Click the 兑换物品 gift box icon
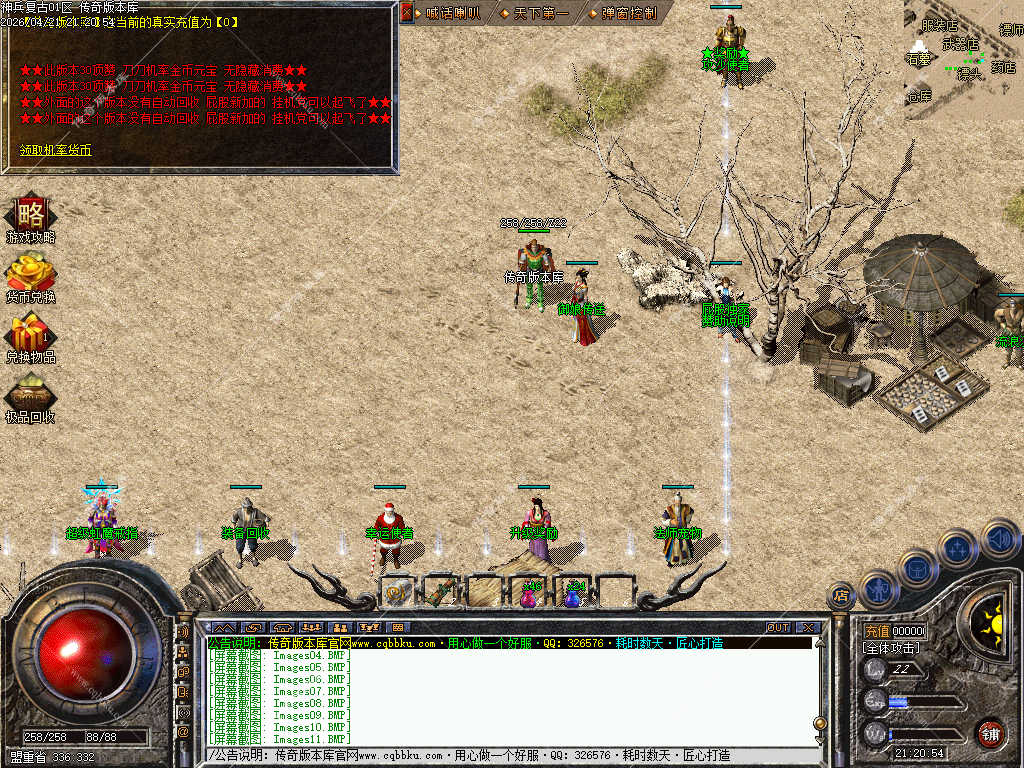 point(30,334)
